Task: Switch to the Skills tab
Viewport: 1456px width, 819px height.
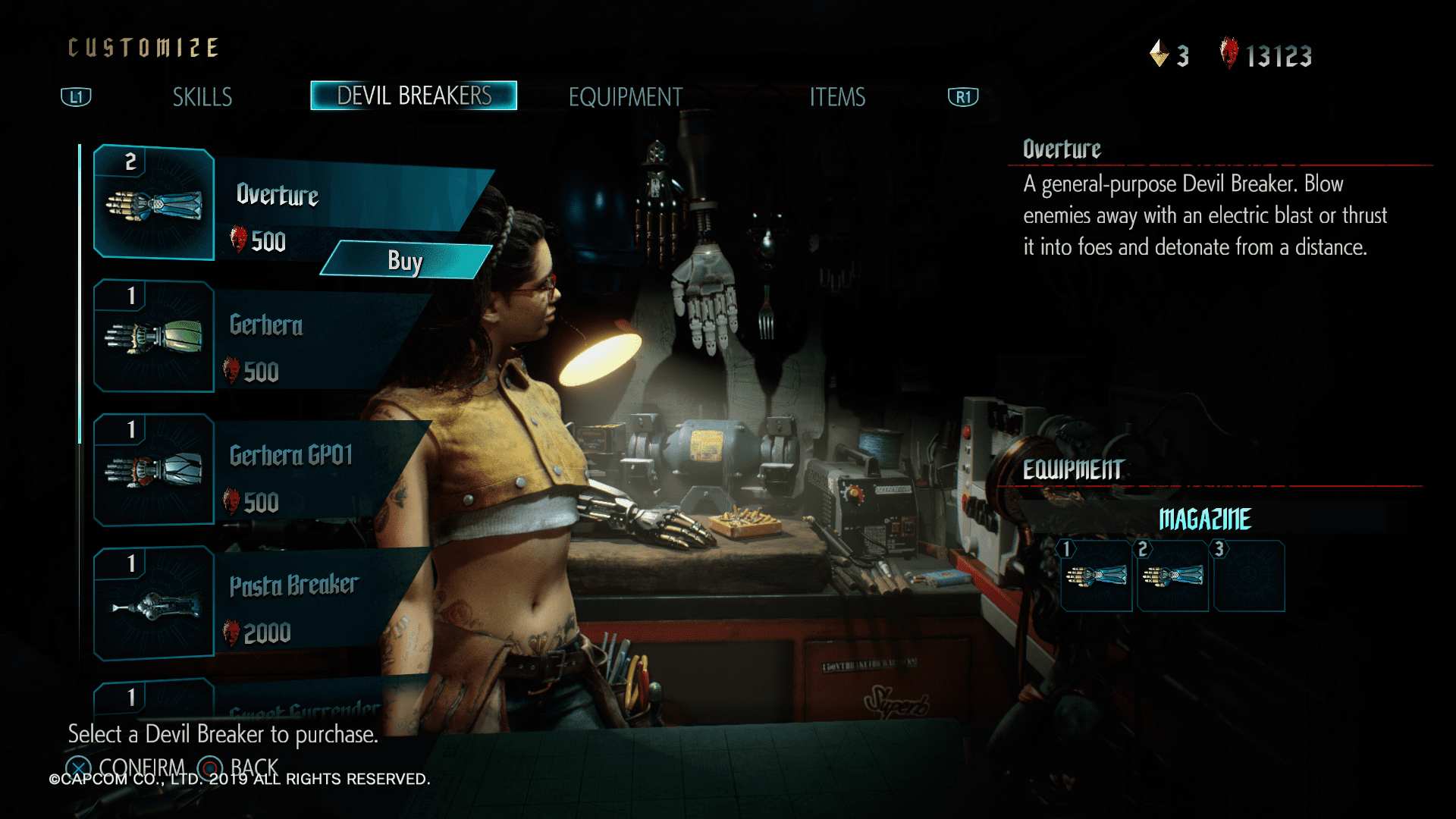Action: click(202, 97)
